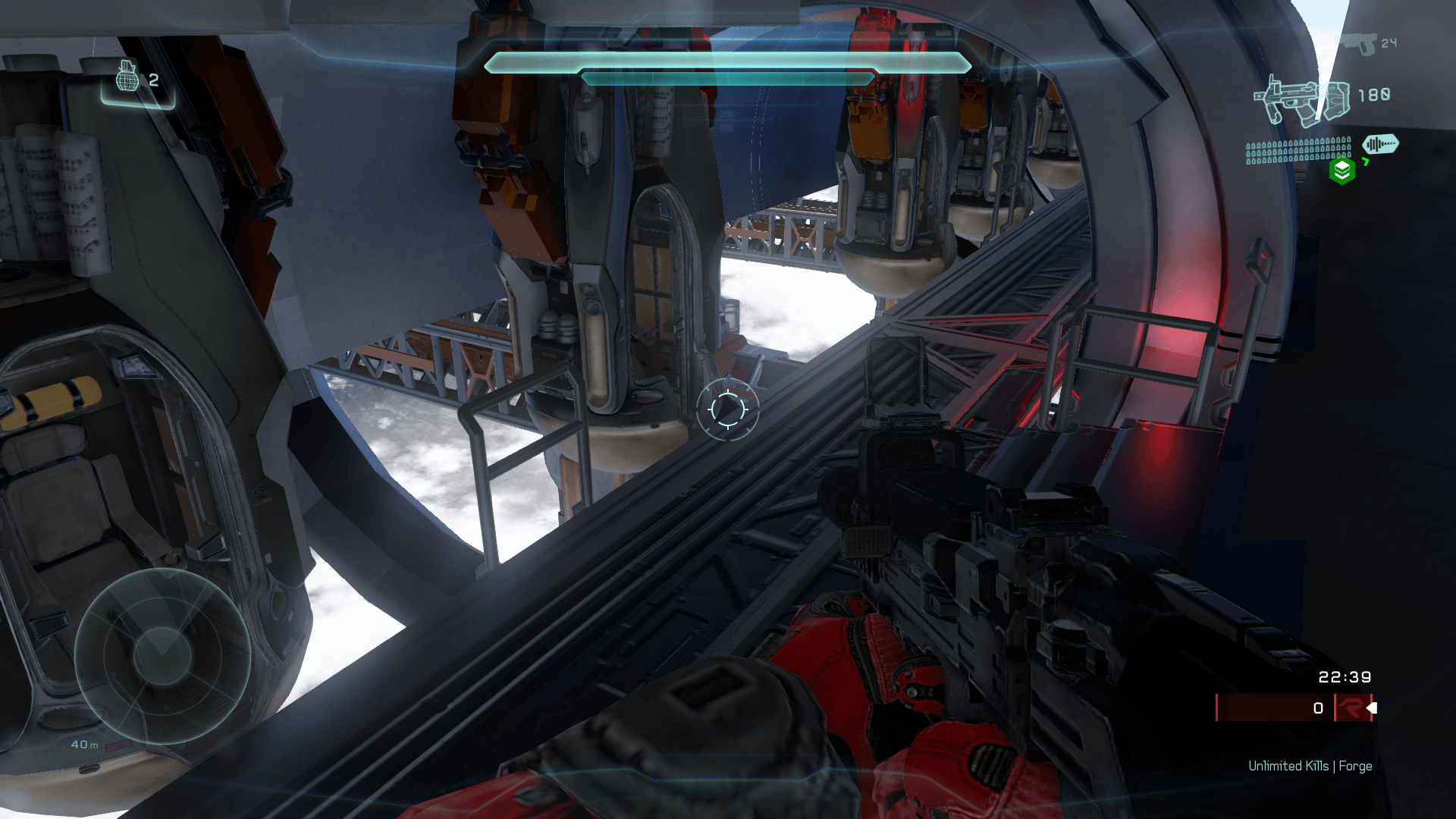
Task: Select the red team emblem icon
Action: 1351,708
